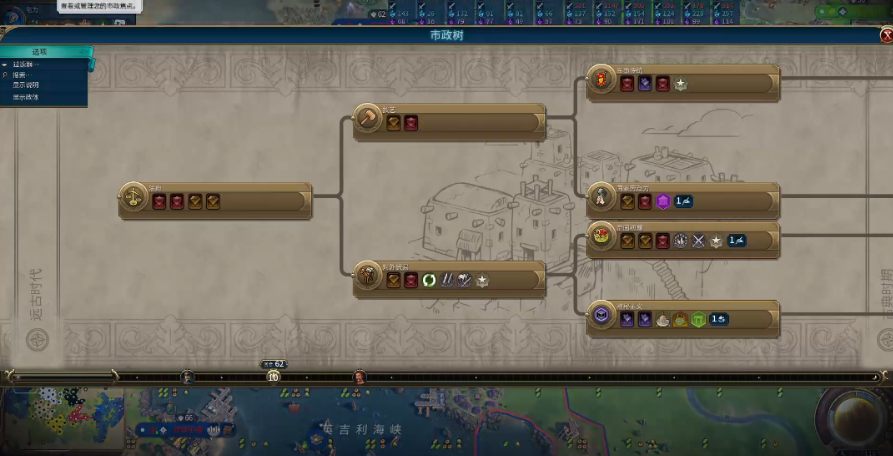
Task: Close the civics tree window
Action: click(x=885, y=35)
